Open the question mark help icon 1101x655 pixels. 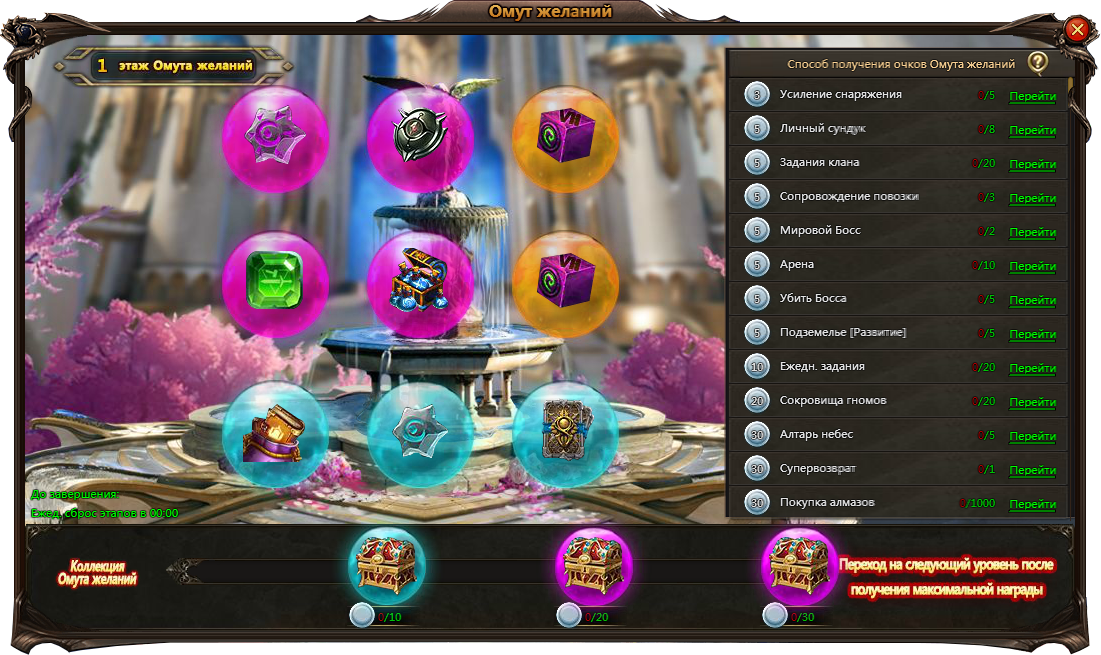[1038, 63]
